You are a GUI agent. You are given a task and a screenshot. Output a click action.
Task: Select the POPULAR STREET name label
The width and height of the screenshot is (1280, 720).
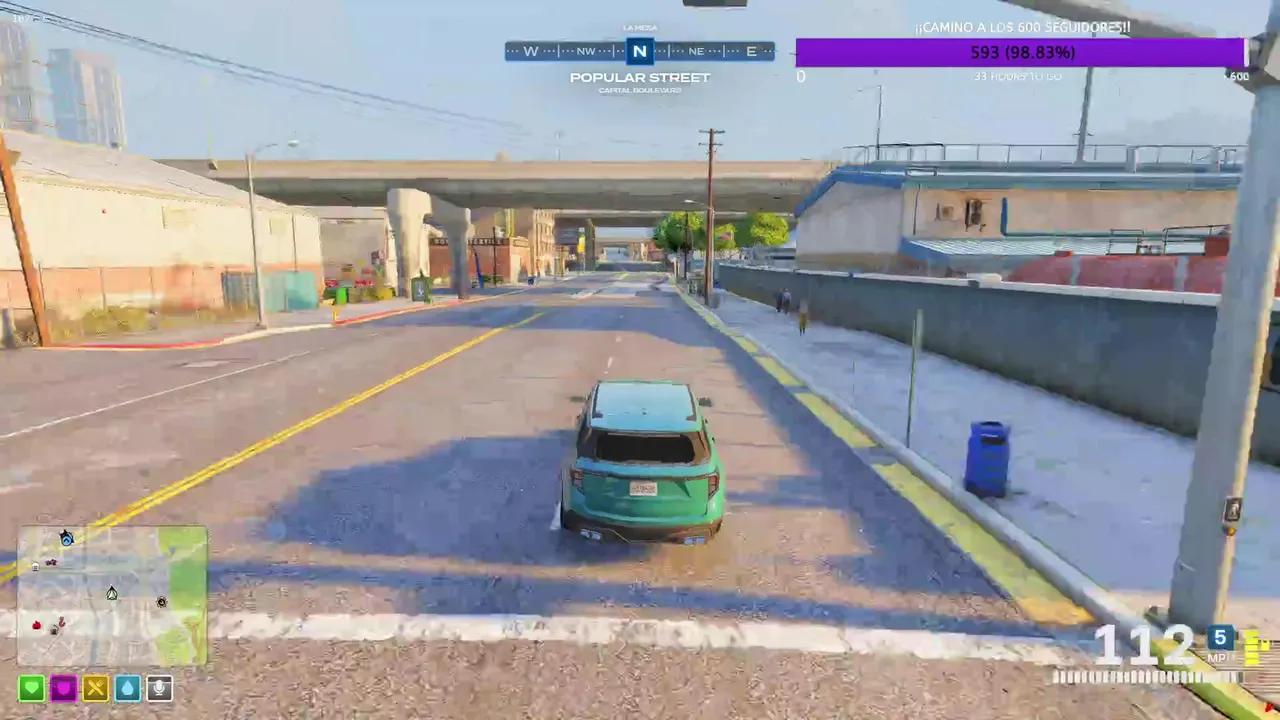(639, 77)
